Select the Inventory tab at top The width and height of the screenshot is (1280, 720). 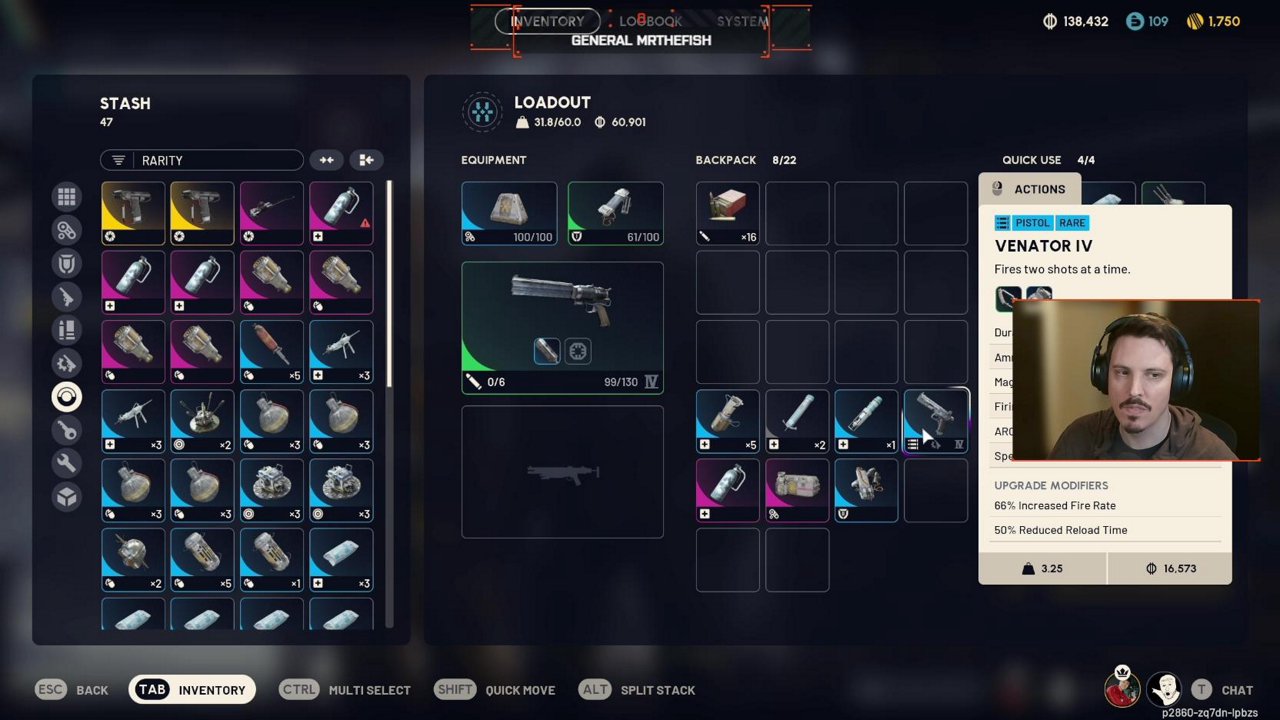[x=547, y=21]
